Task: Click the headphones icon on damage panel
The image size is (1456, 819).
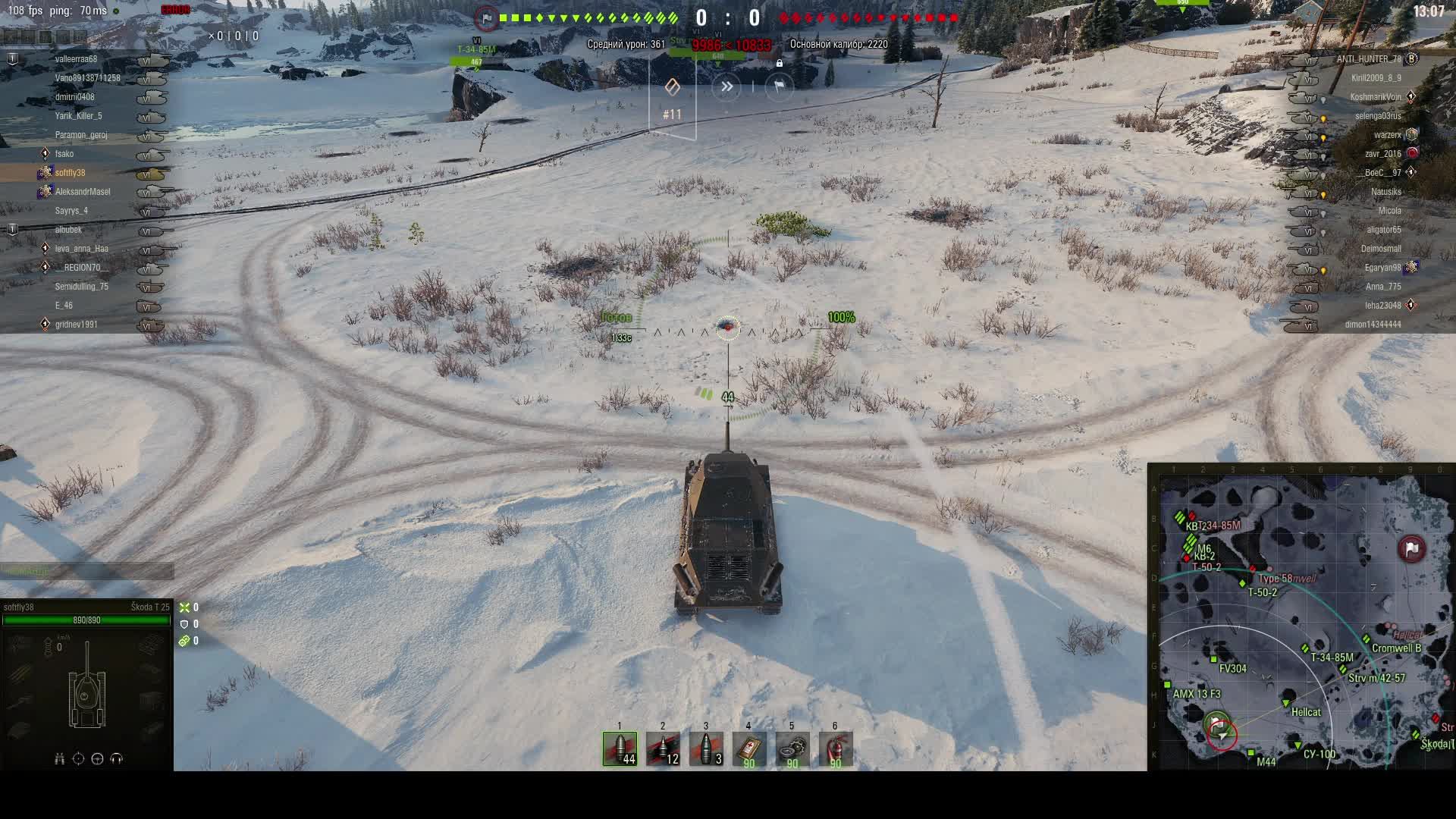Action: coord(116,758)
